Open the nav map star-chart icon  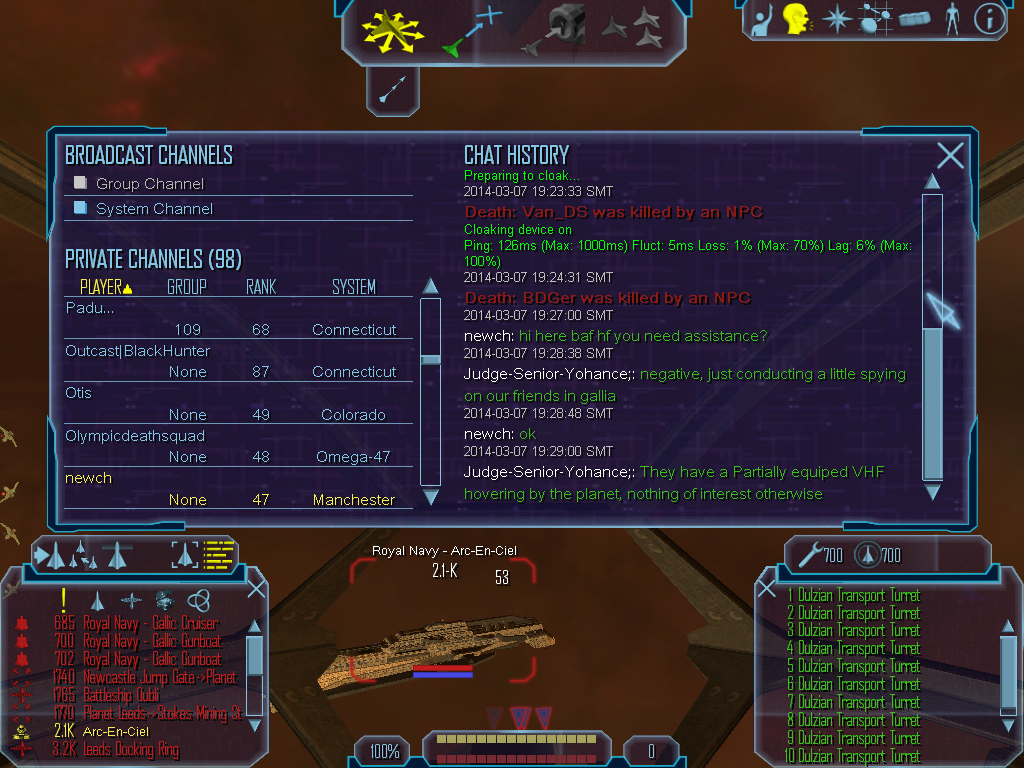(875, 19)
